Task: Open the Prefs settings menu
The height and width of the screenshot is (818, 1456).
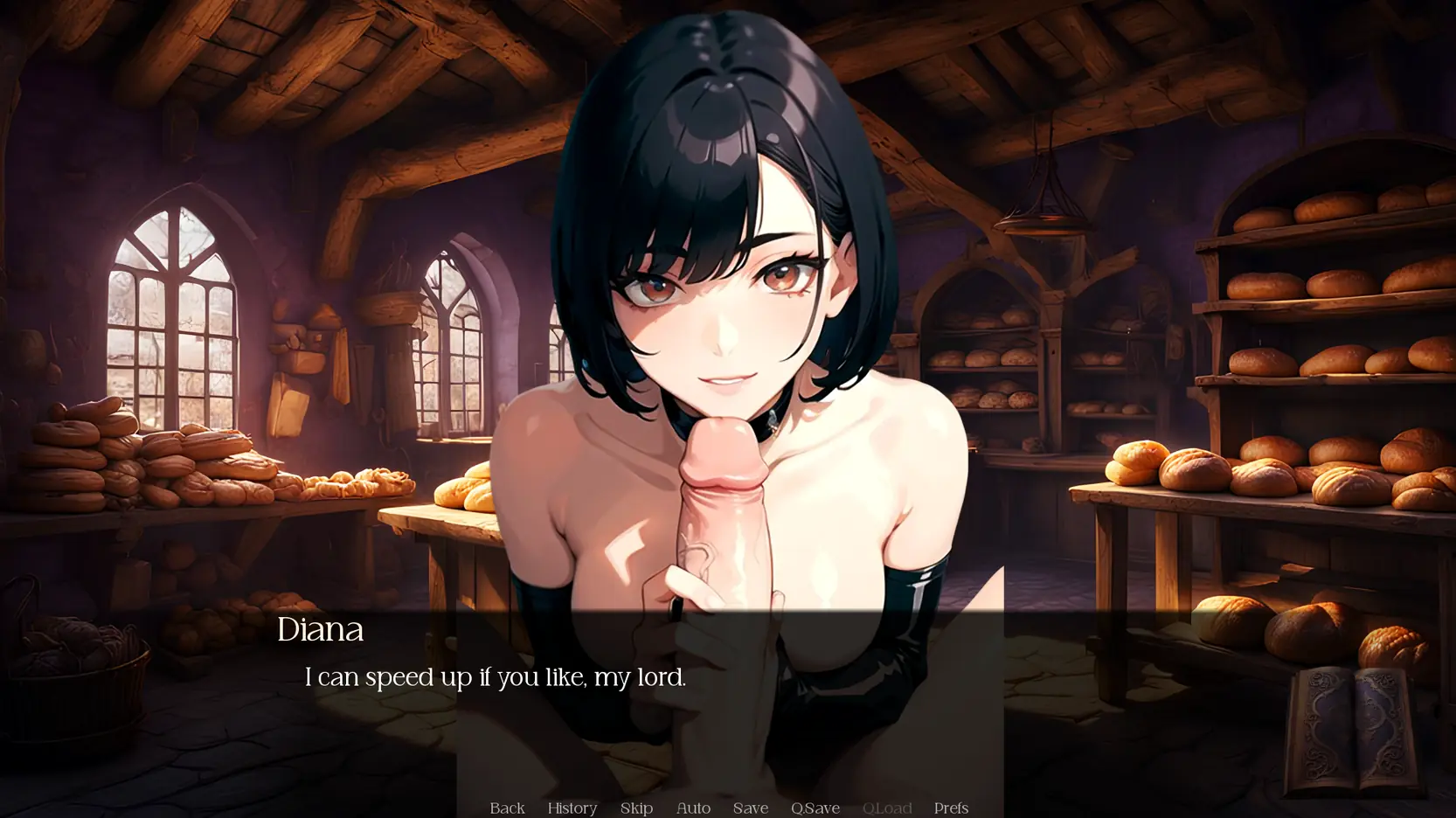Action: coord(951,808)
